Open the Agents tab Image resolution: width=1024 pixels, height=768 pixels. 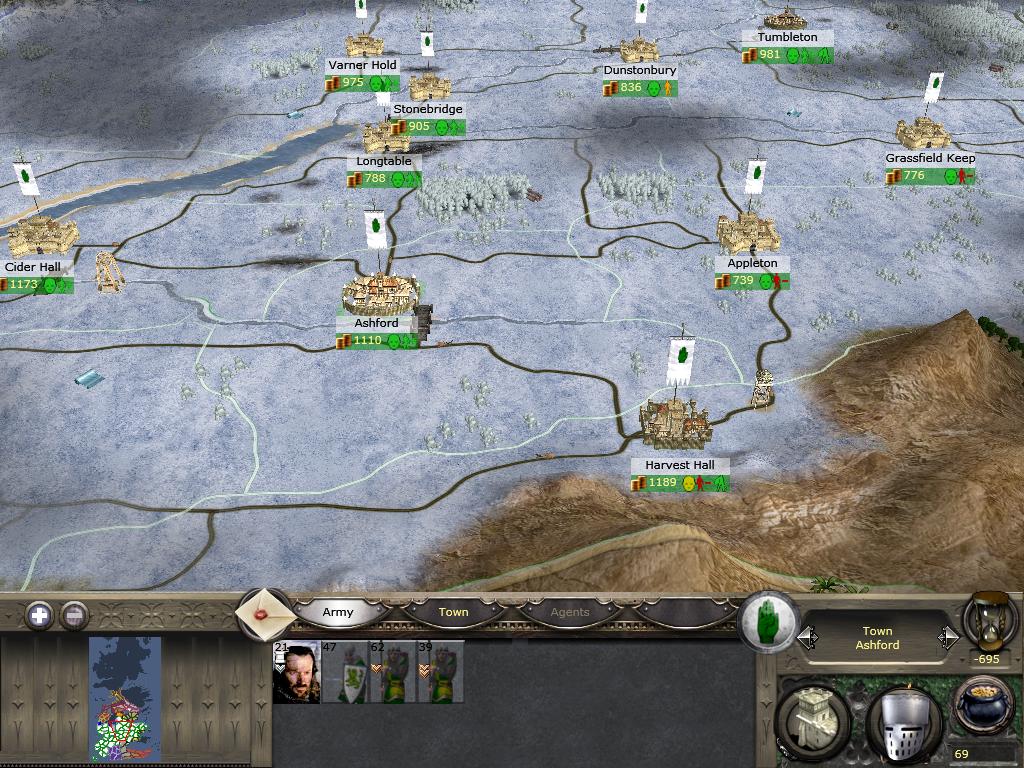point(570,612)
